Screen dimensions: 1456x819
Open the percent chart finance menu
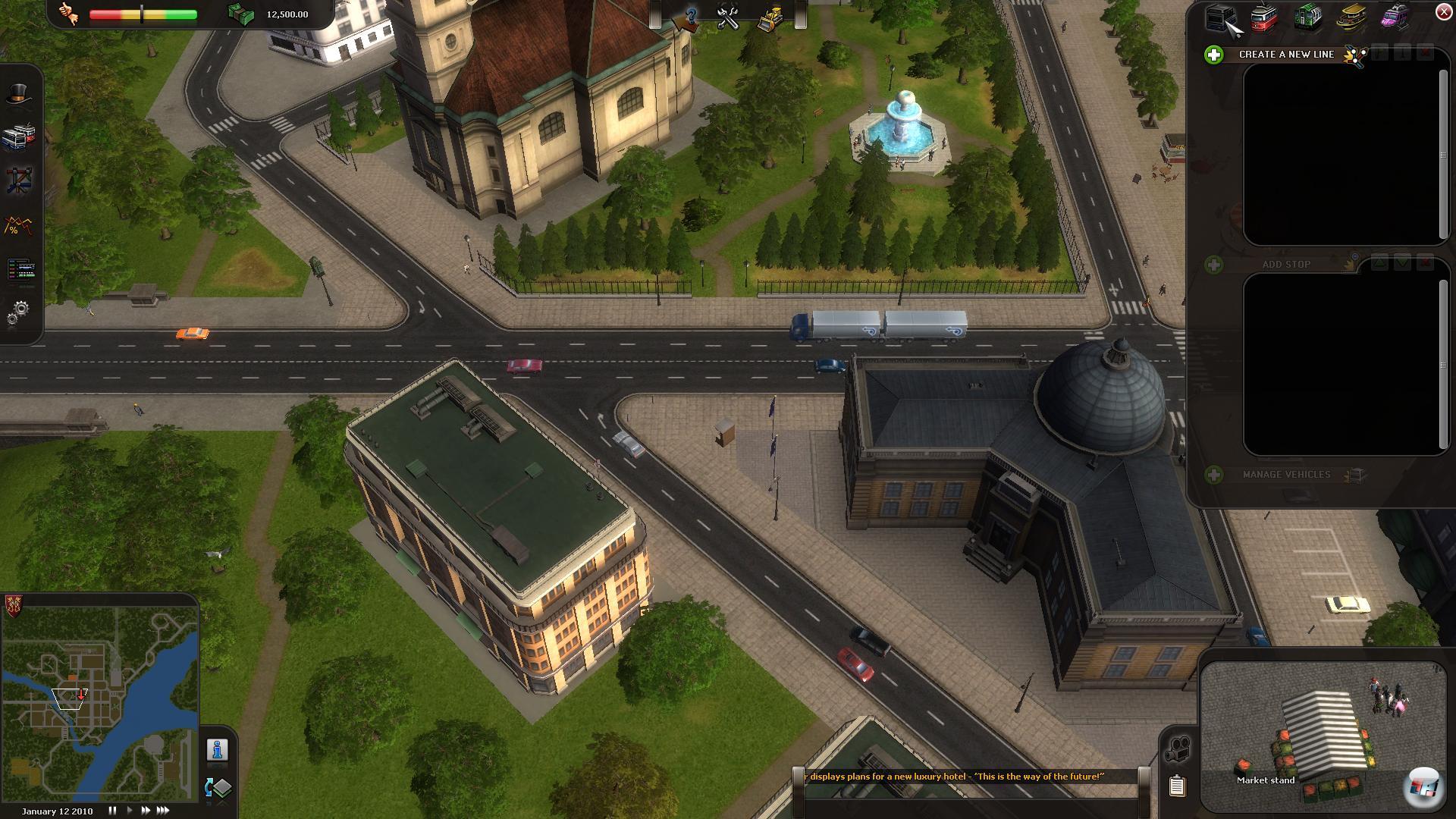tap(20, 225)
